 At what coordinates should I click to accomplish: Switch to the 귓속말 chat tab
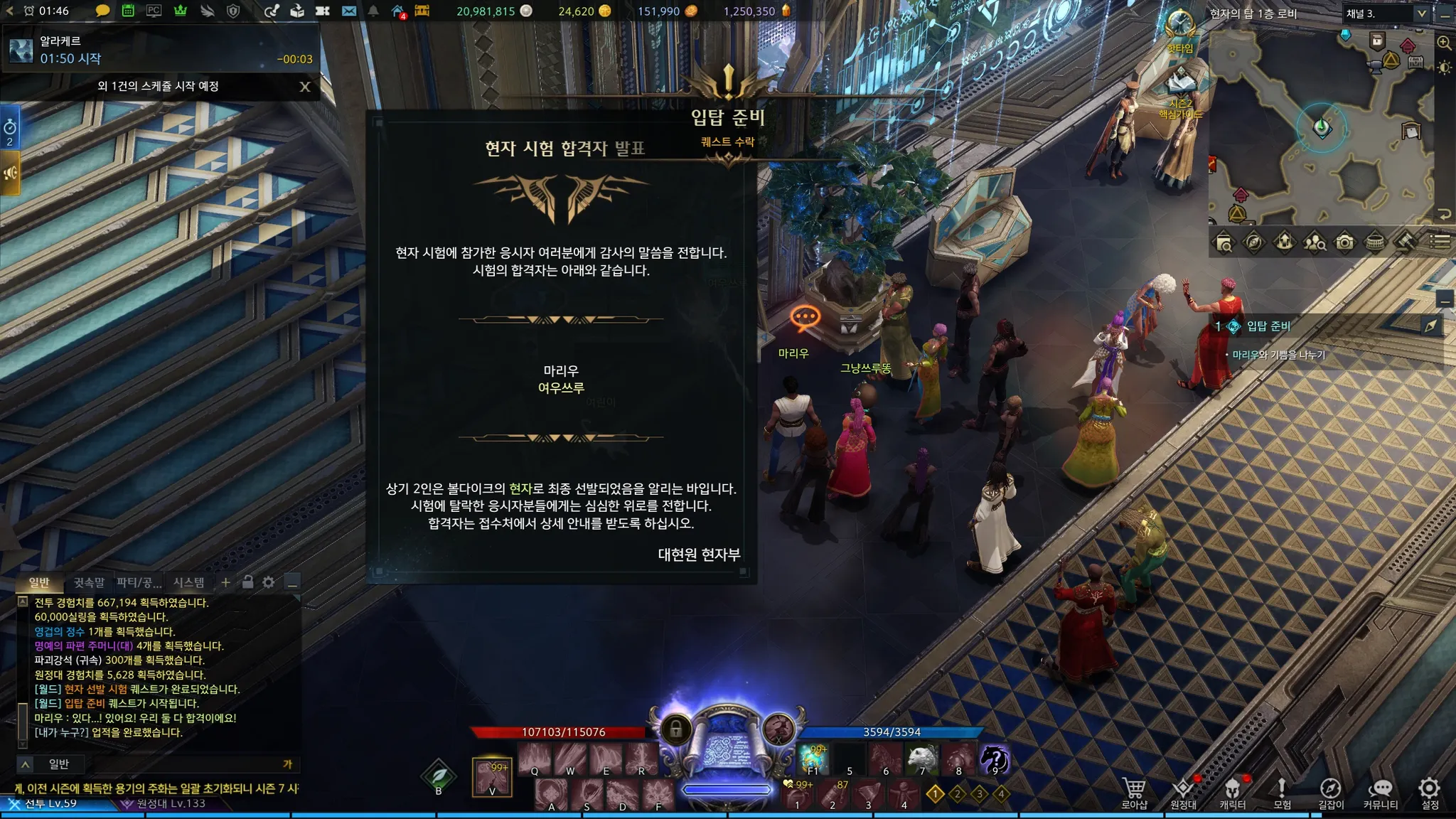(x=89, y=582)
